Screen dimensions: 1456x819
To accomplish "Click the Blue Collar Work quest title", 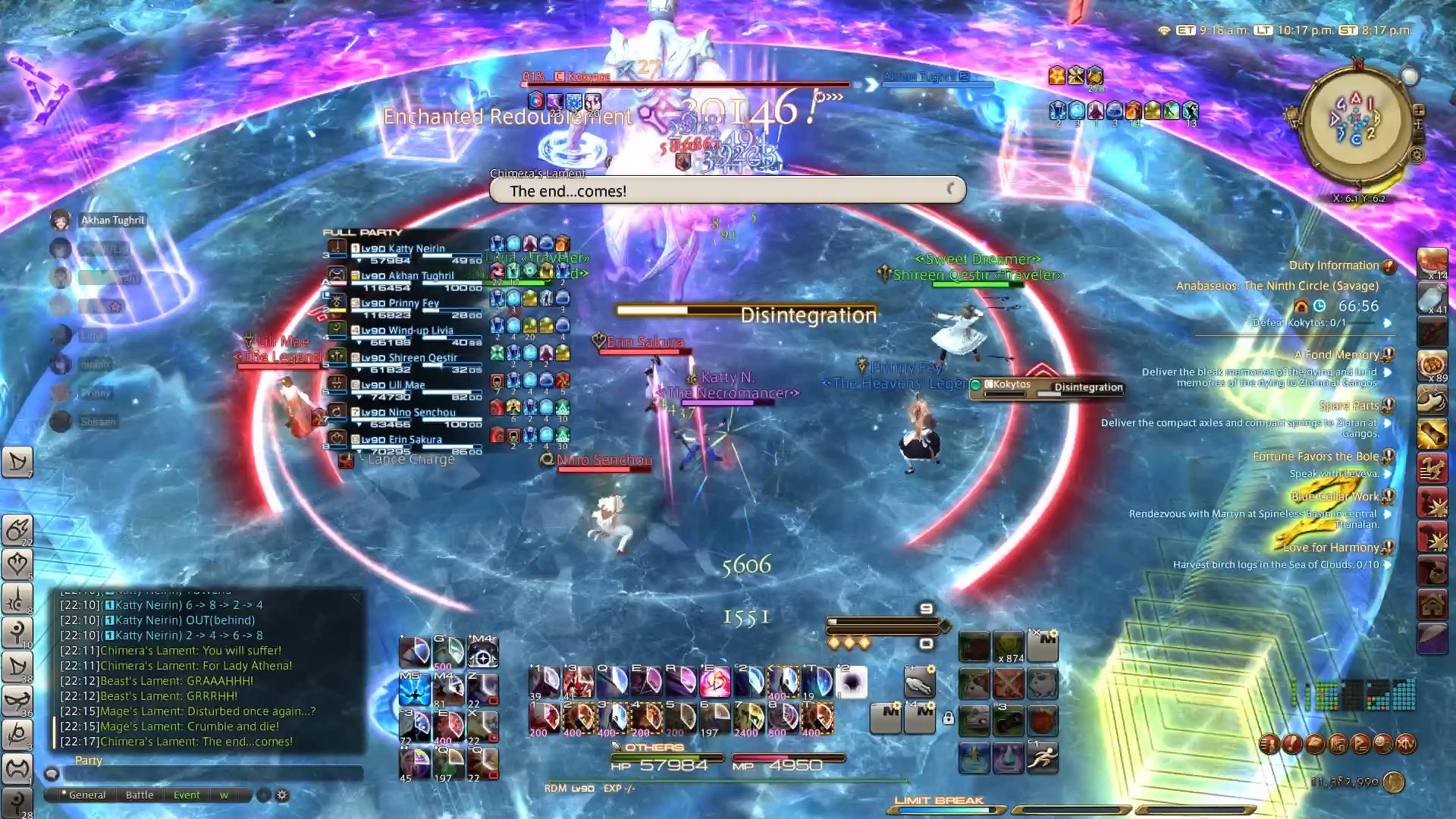I will click(1335, 496).
